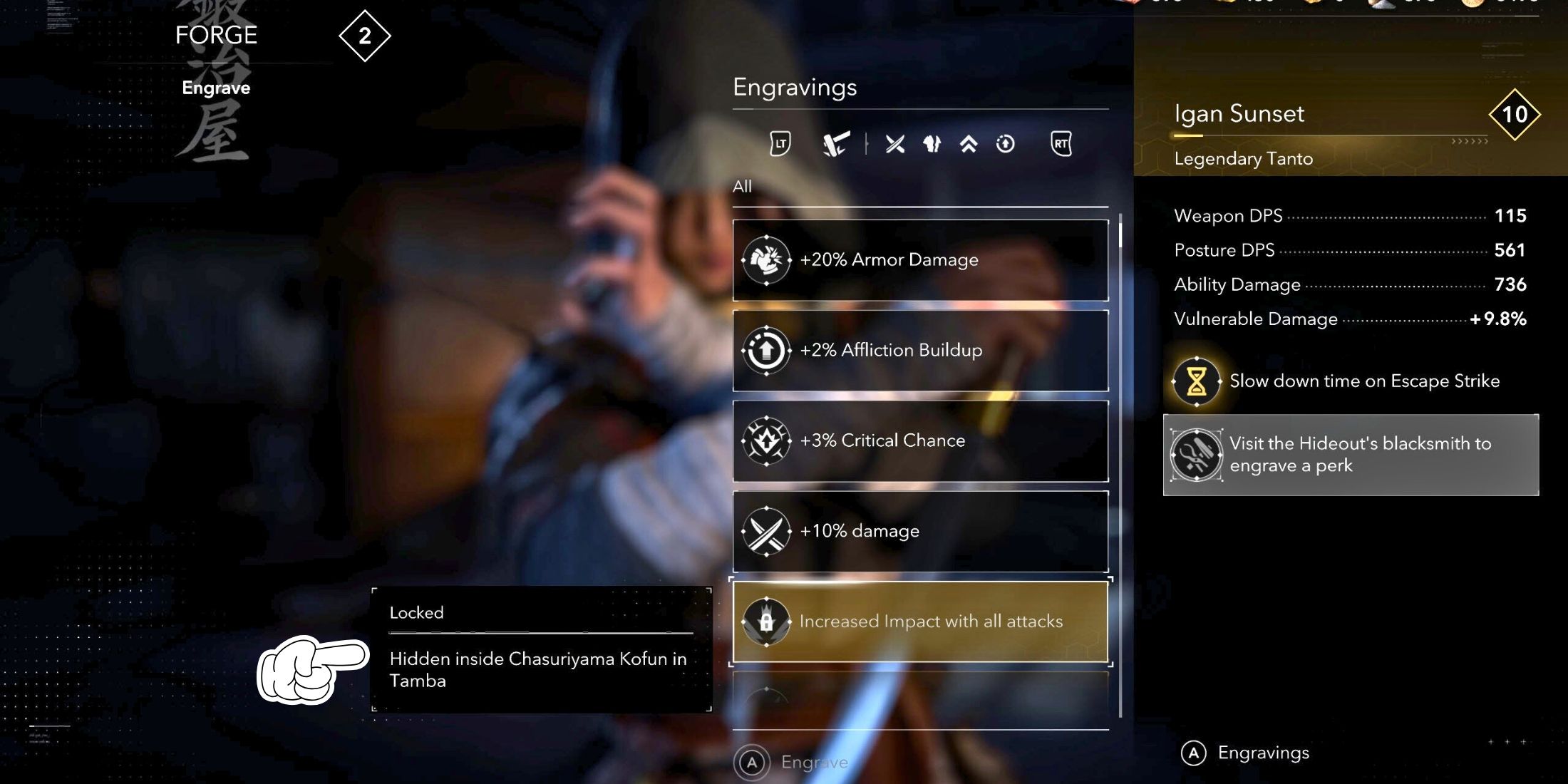The image size is (1568, 784).
Task: Select the weapon category filter icon
Action: pos(835,143)
